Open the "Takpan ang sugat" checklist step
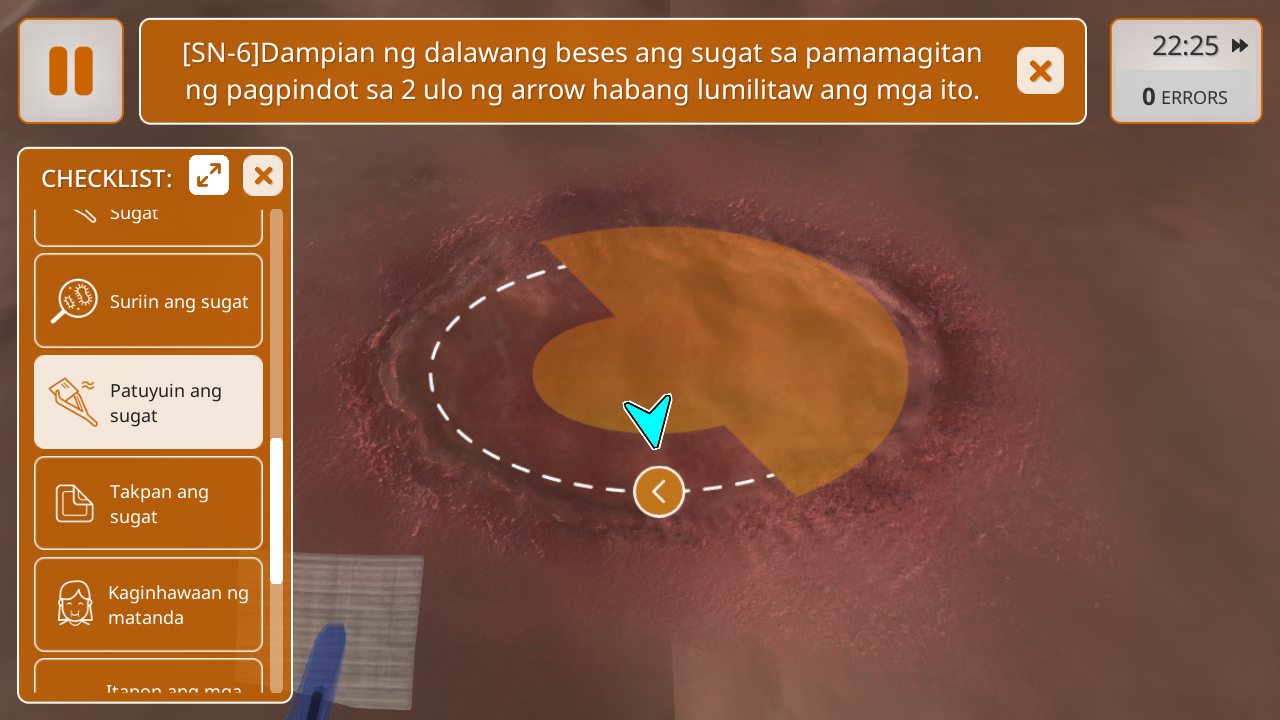Viewport: 1280px width, 720px height. 149,503
